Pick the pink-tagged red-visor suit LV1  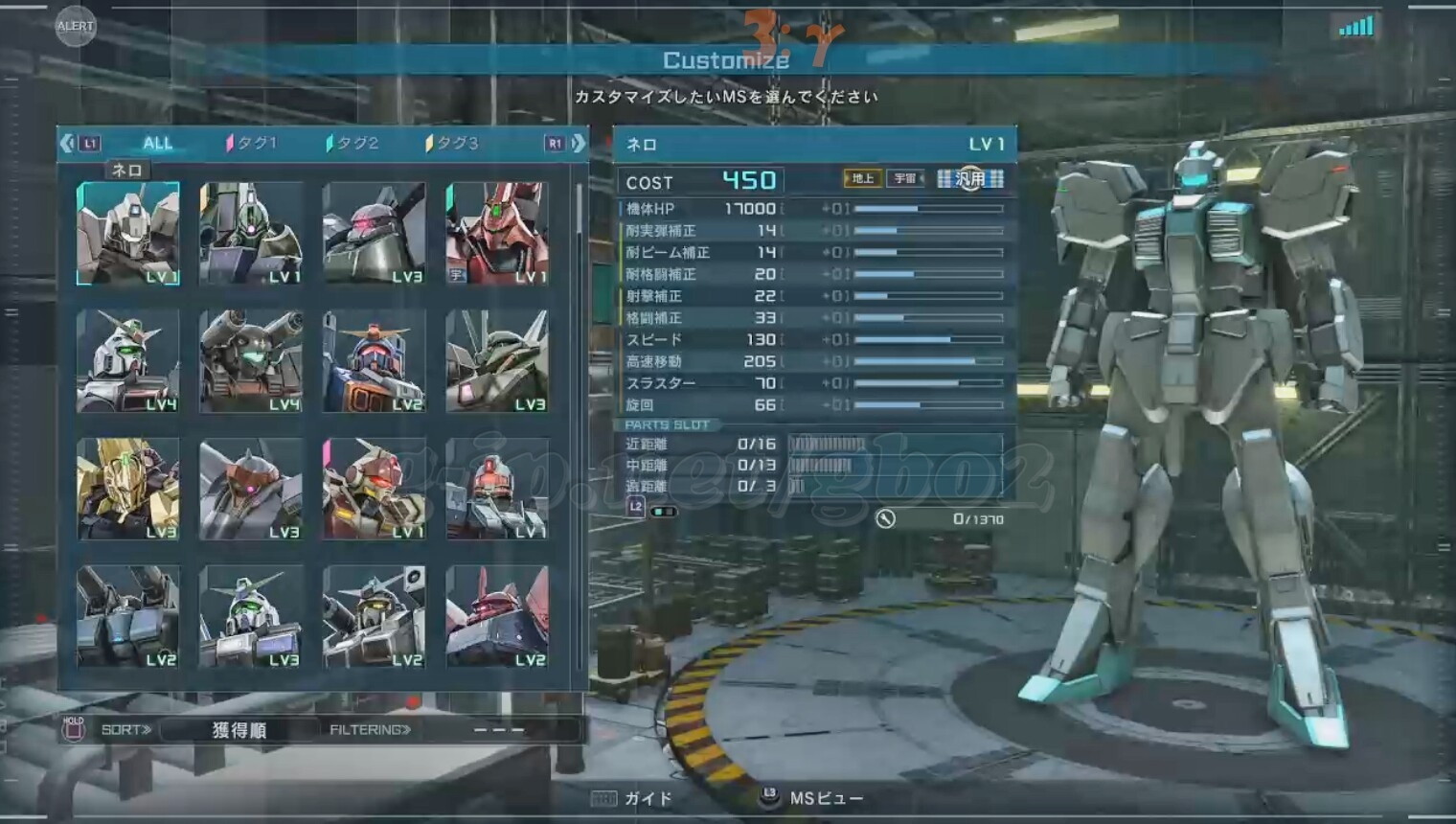tap(374, 489)
